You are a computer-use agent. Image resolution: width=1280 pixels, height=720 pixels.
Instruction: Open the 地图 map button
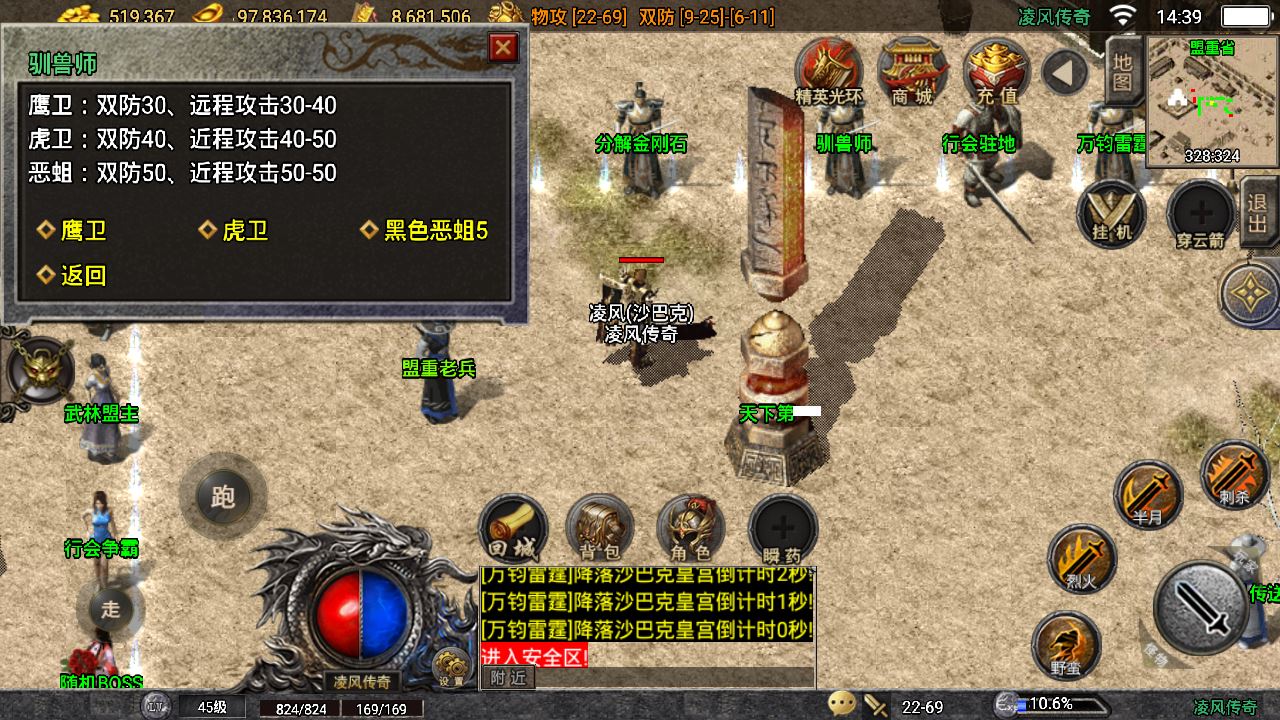(x=1123, y=70)
